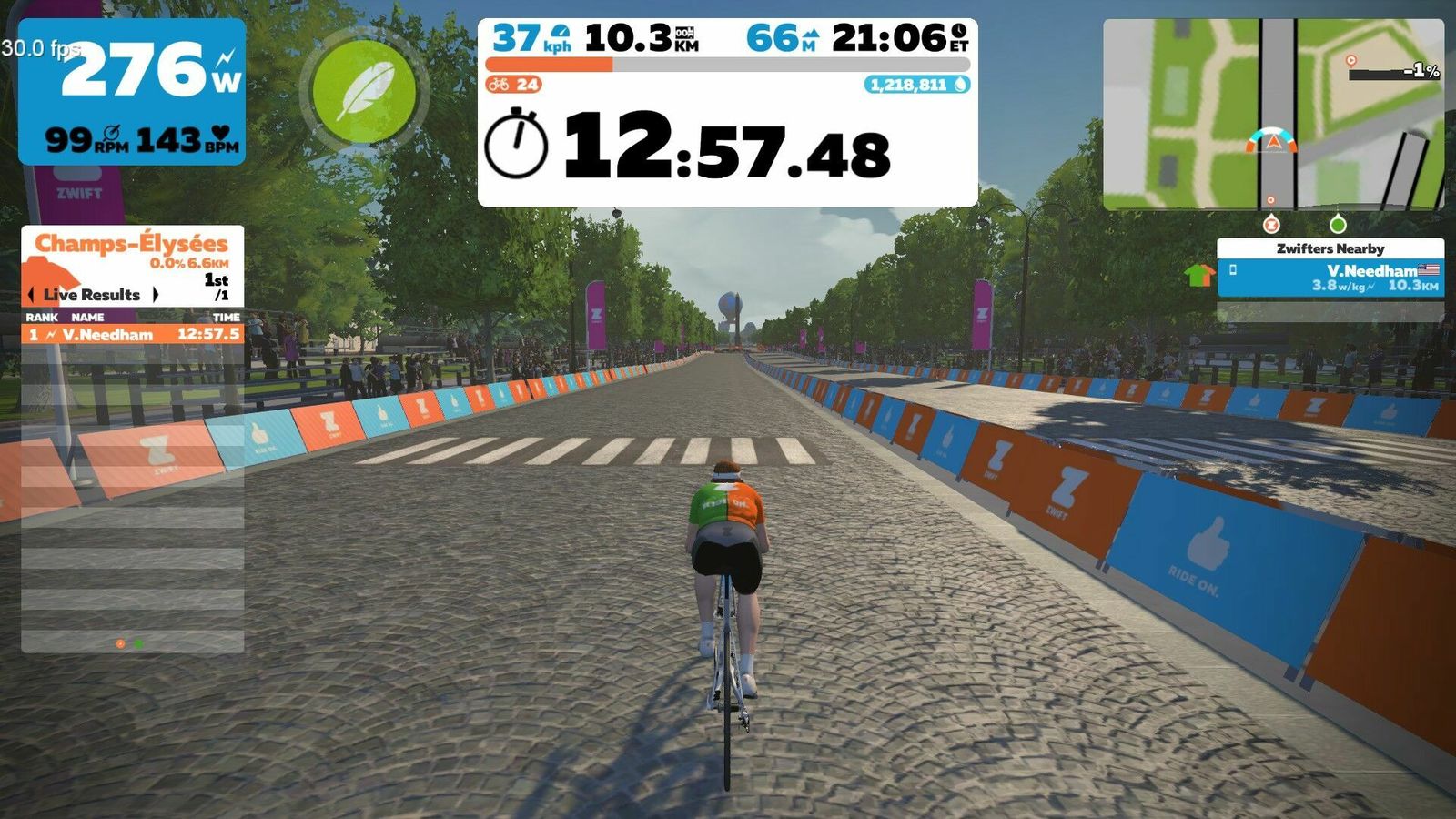
Task: Activate the feather lightweight PowerUp
Action: [x=364, y=92]
